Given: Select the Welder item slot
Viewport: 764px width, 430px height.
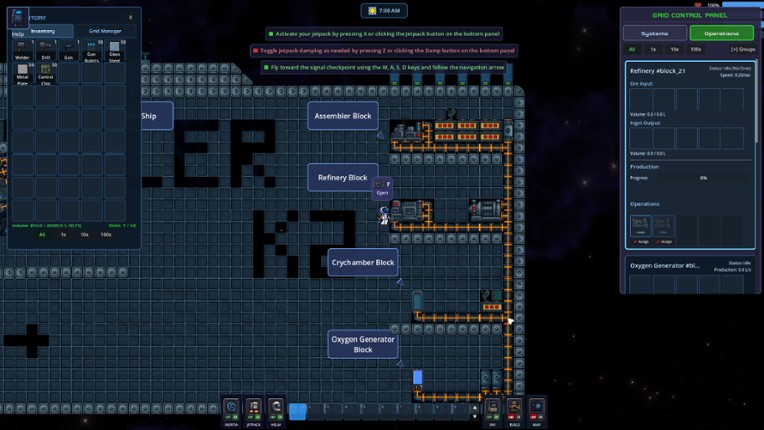Looking at the screenshot, I should pos(21,50).
